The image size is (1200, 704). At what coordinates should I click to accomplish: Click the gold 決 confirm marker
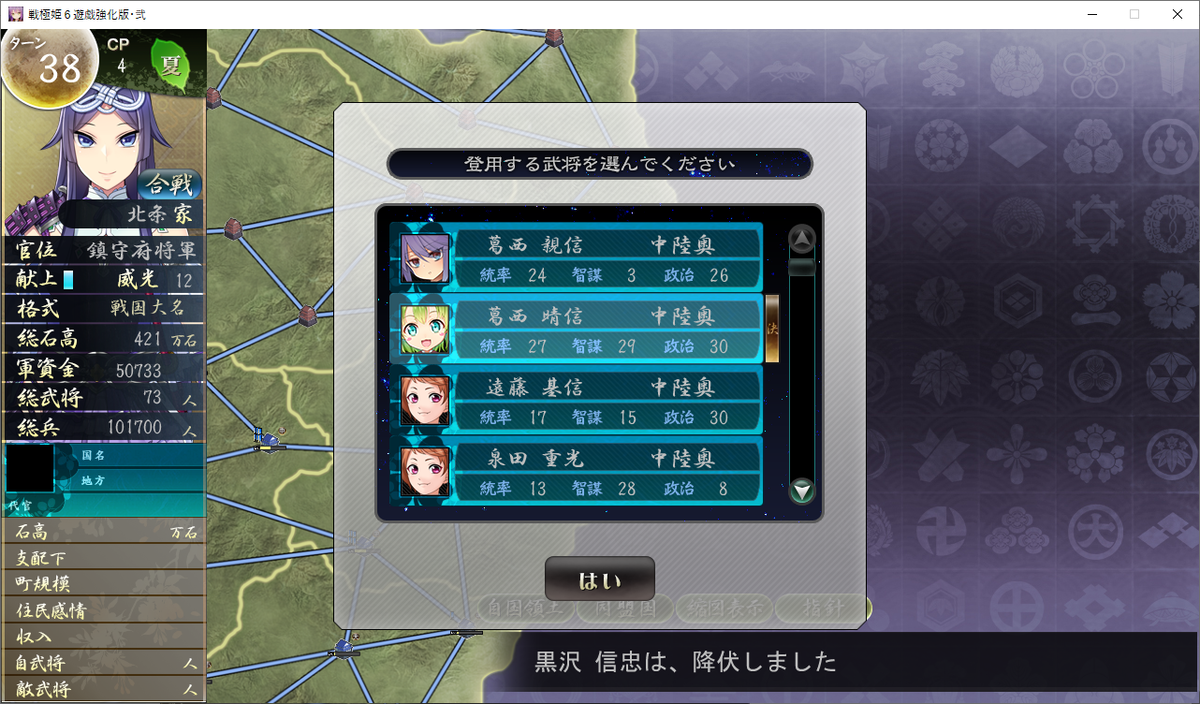coord(772,328)
